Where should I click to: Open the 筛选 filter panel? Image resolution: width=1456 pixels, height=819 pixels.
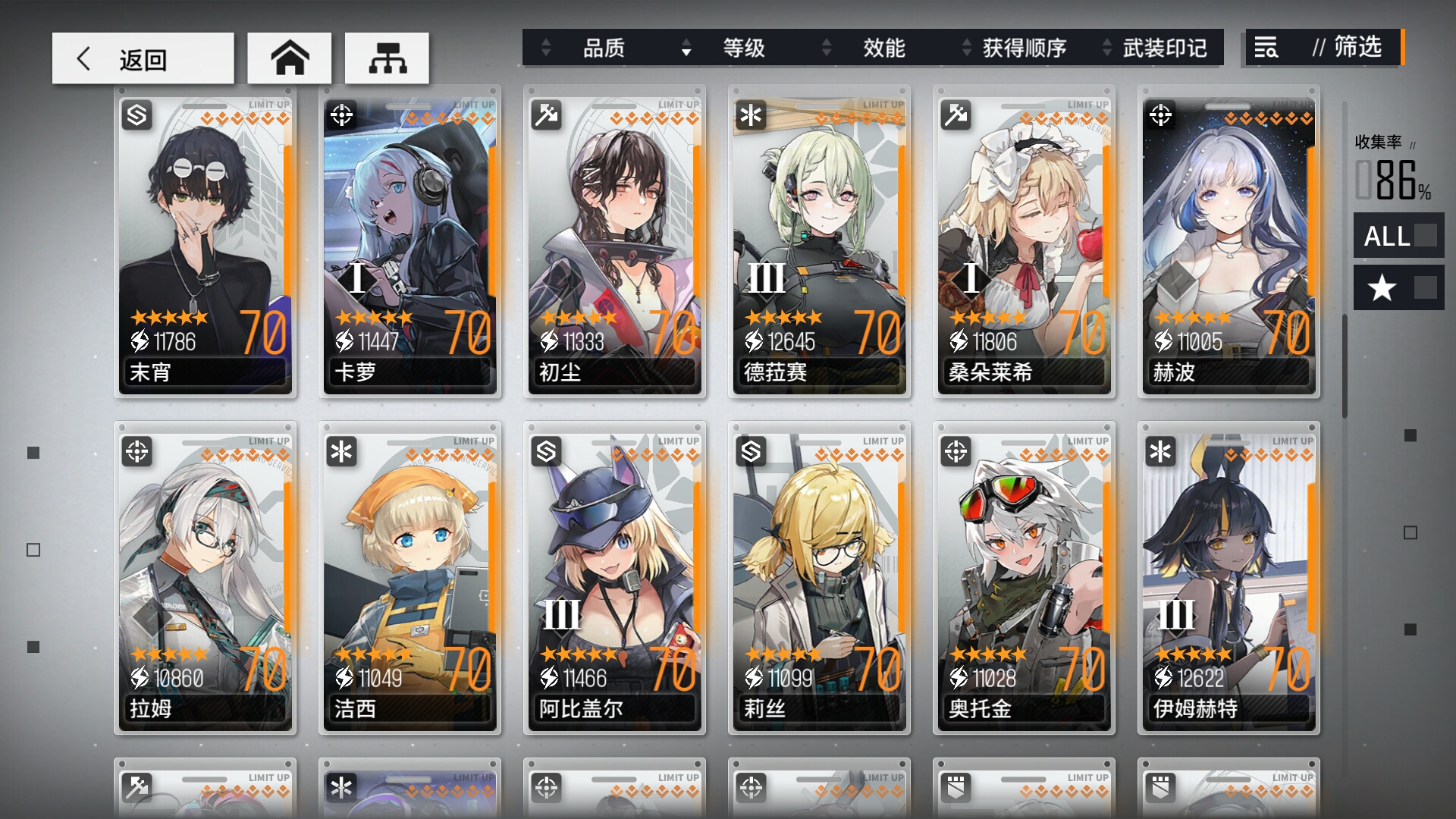tap(1323, 48)
